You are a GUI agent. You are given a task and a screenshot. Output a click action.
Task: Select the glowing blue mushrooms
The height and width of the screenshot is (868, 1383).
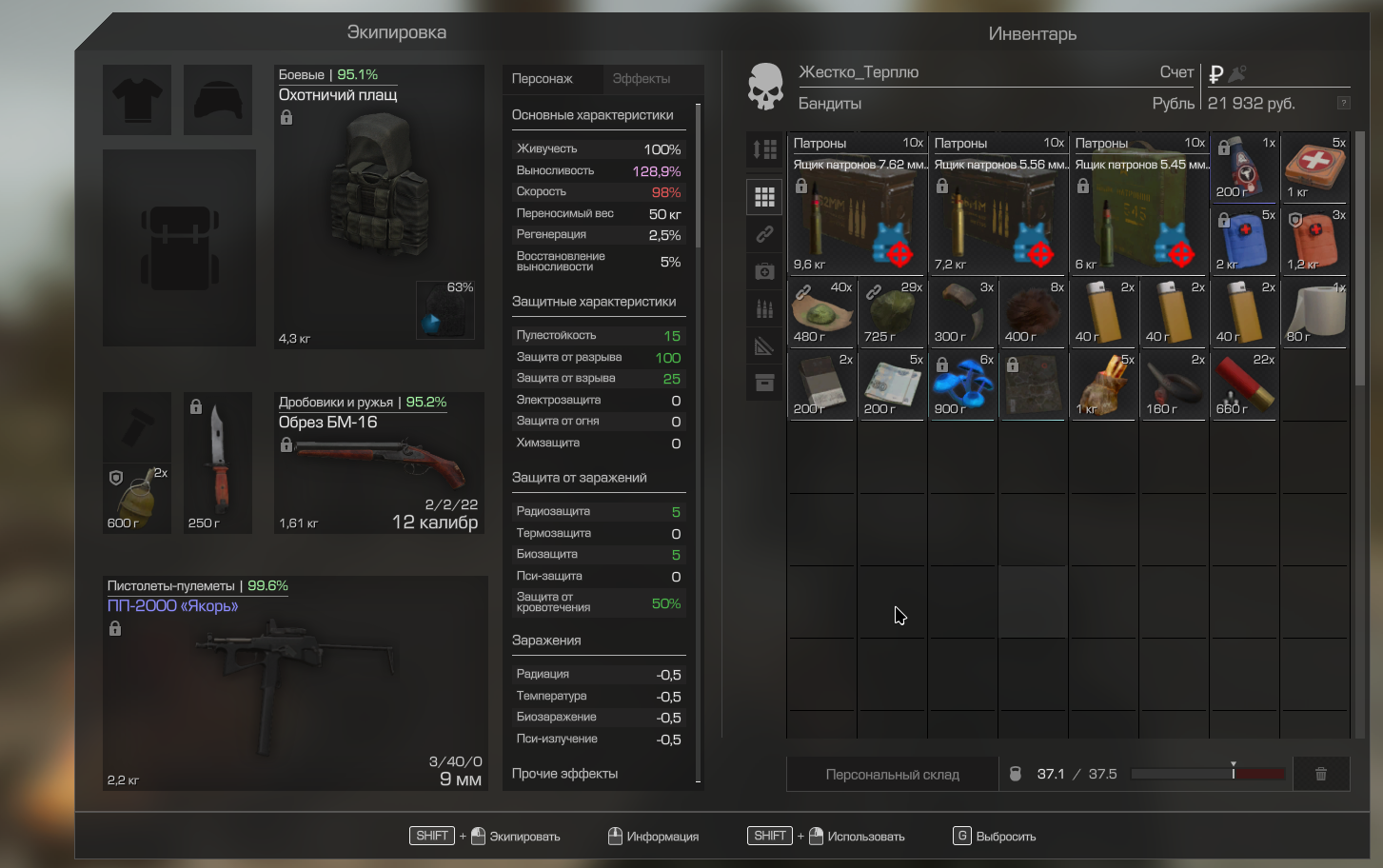point(962,385)
